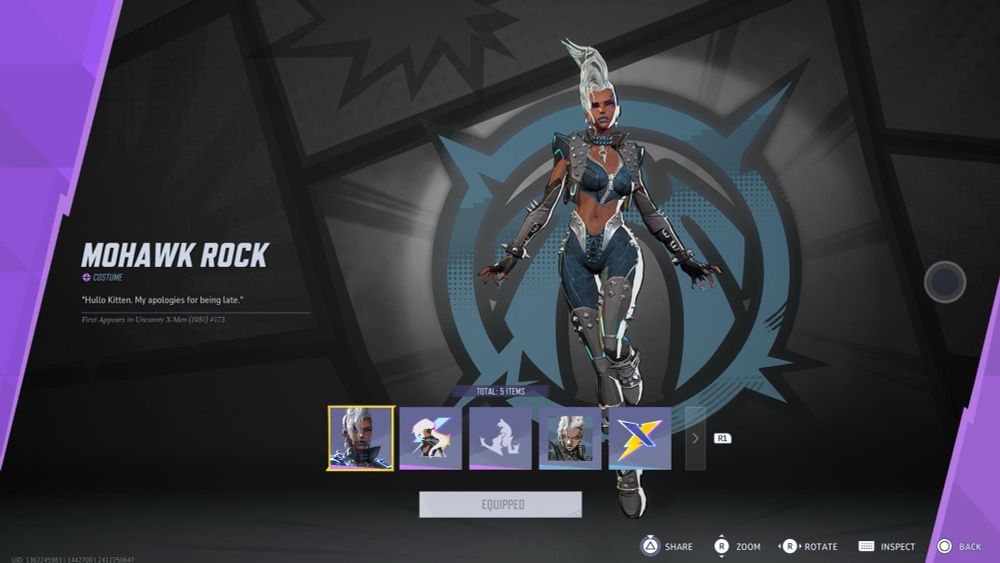The width and height of the screenshot is (1000, 563).
Task: Select the Mohawk Rock costume thumbnail
Action: pos(361,438)
